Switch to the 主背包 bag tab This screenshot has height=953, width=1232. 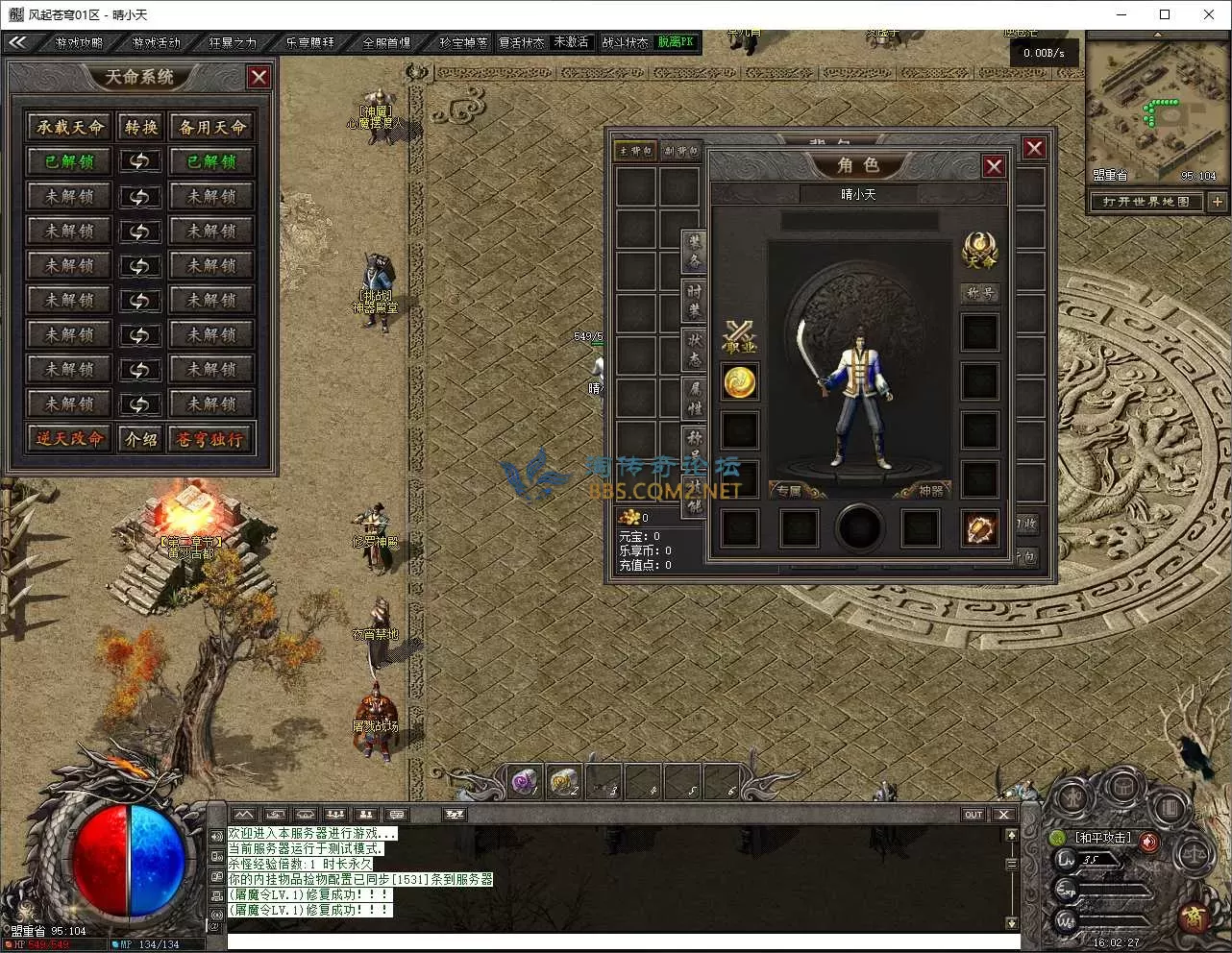coord(635,151)
